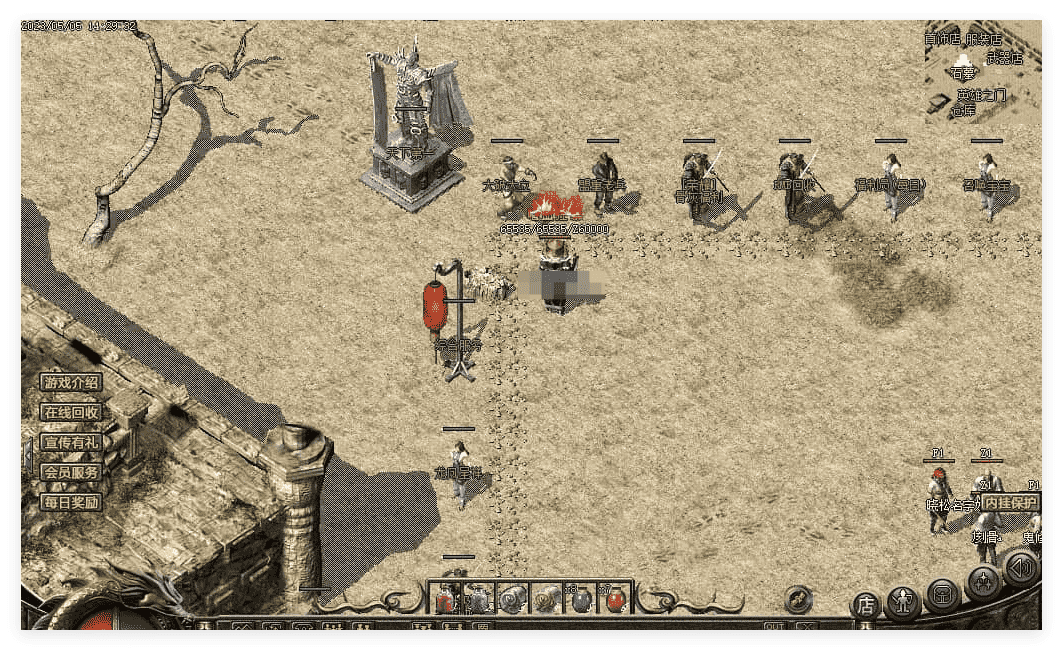Toggle the 内挂保护 protection button

coord(1009,502)
